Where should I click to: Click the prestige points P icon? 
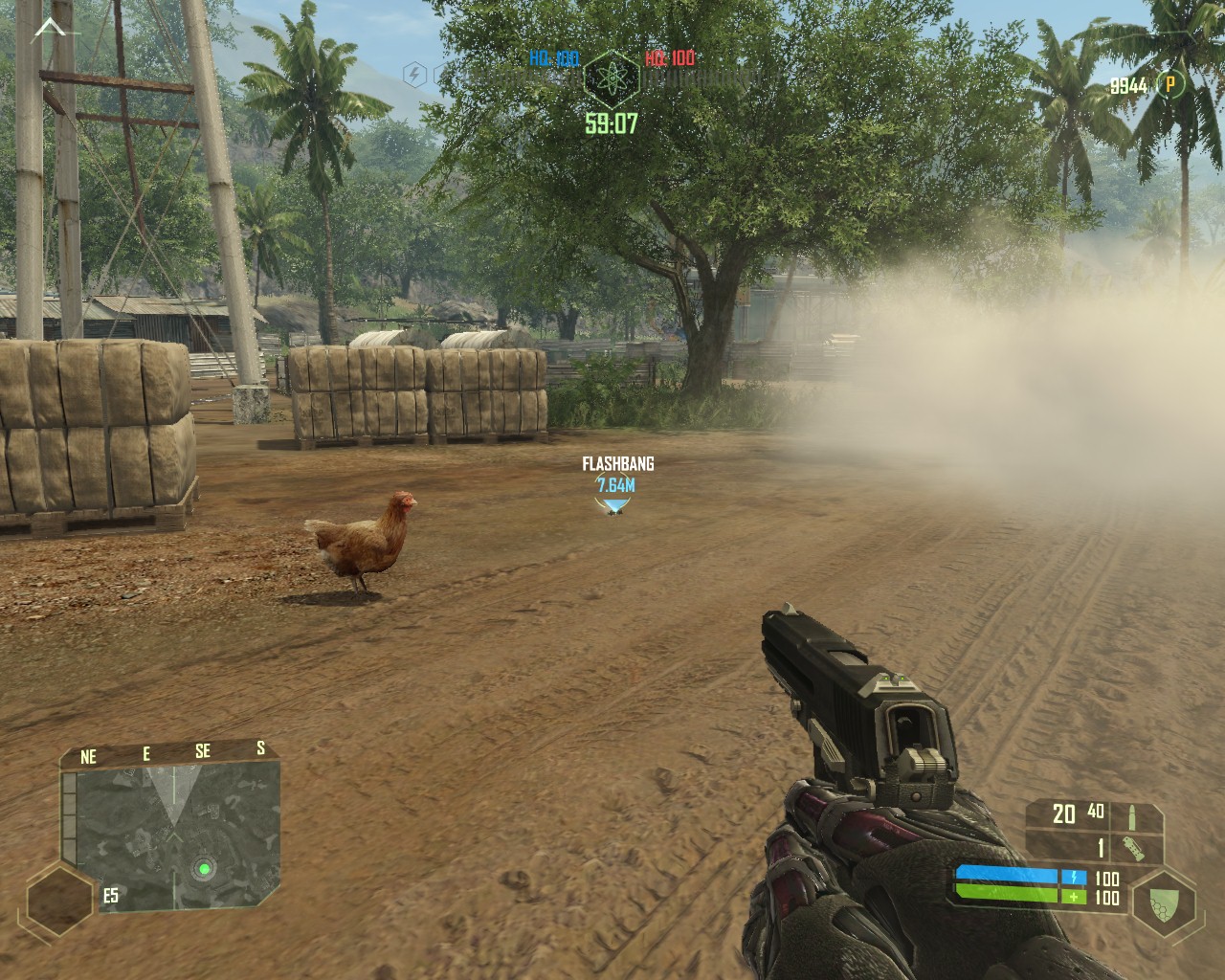1169,85
